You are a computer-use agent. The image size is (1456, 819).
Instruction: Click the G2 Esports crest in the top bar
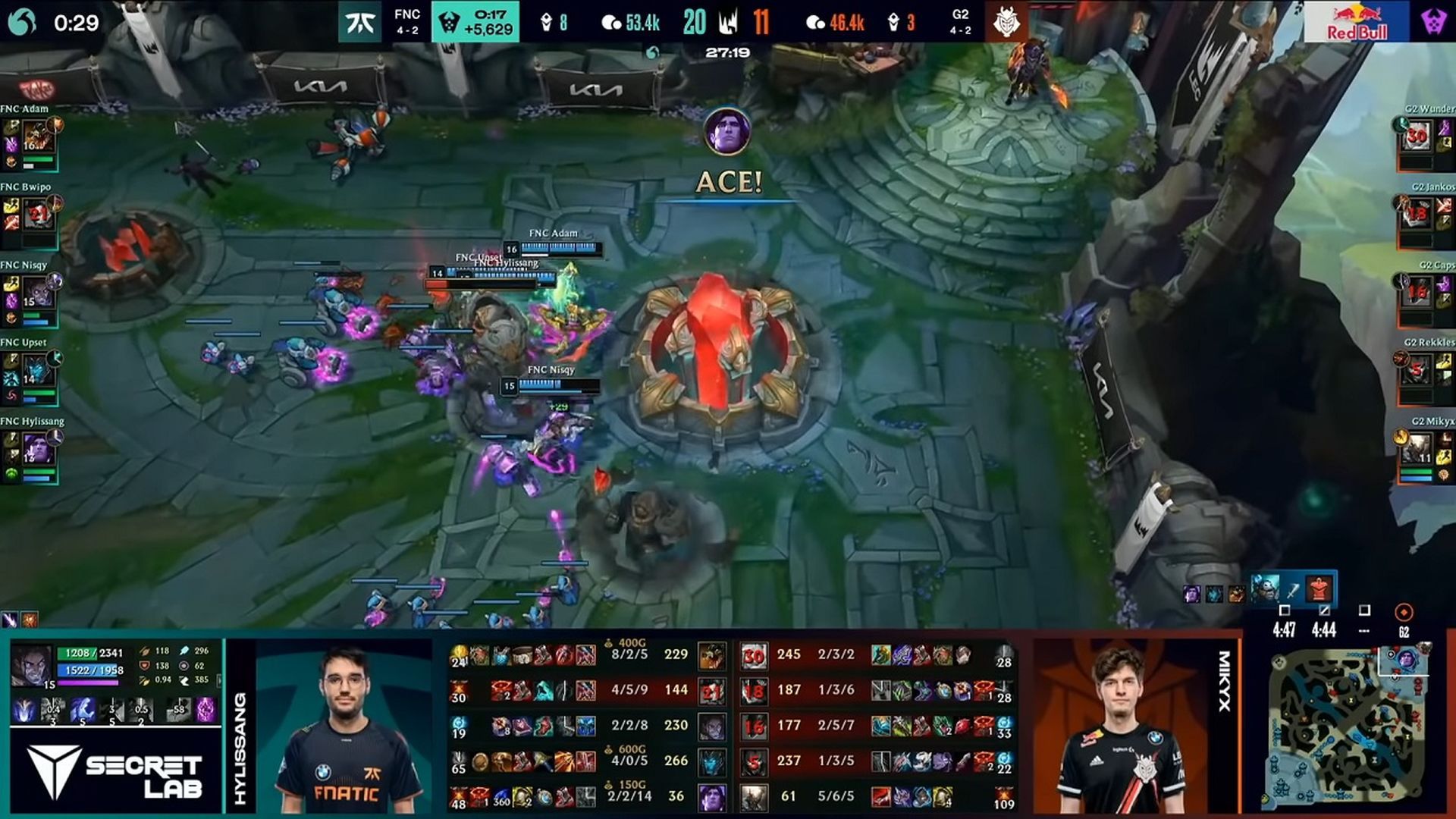click(x=1009, y=23)
